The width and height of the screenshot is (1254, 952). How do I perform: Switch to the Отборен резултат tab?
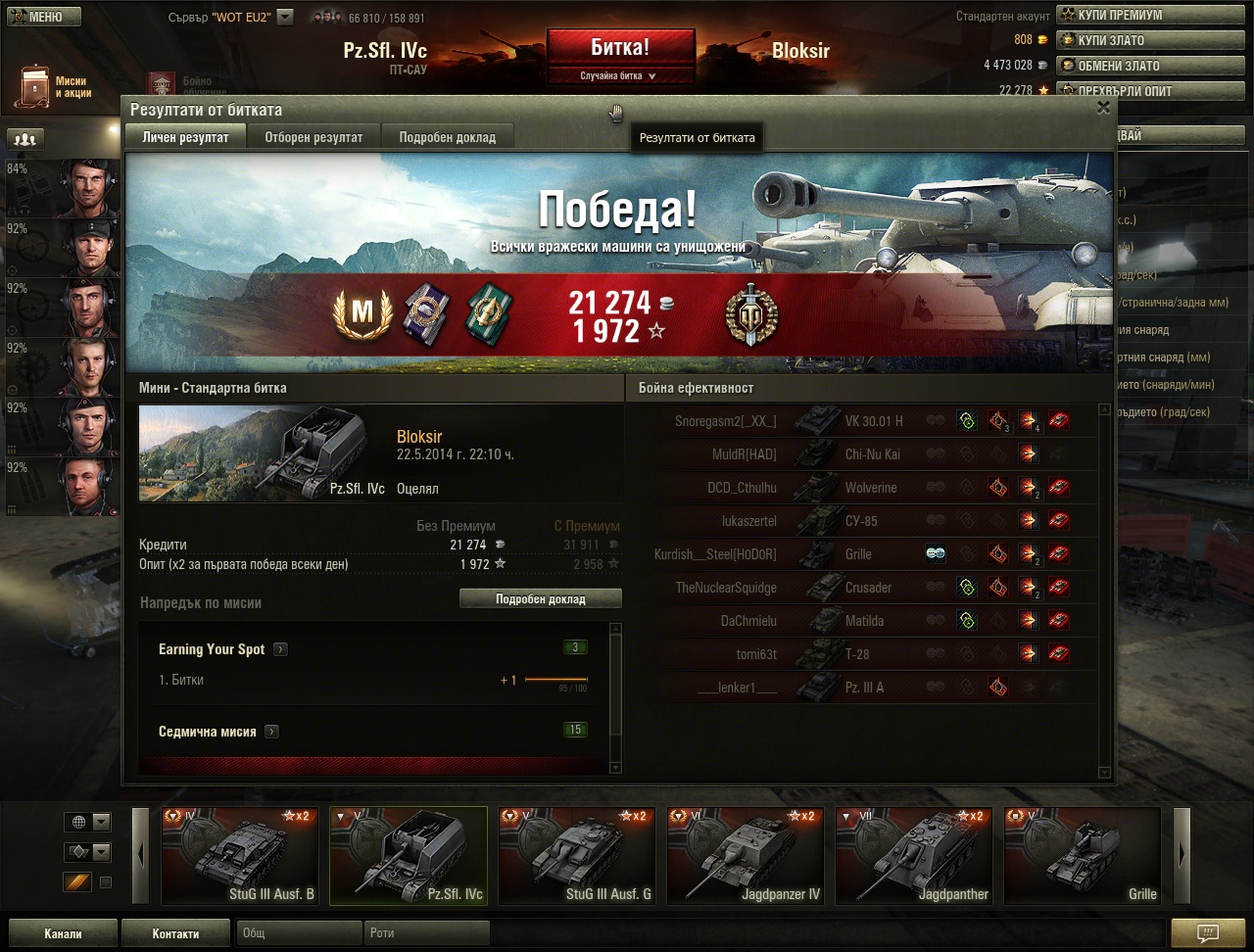coord(313,137)
